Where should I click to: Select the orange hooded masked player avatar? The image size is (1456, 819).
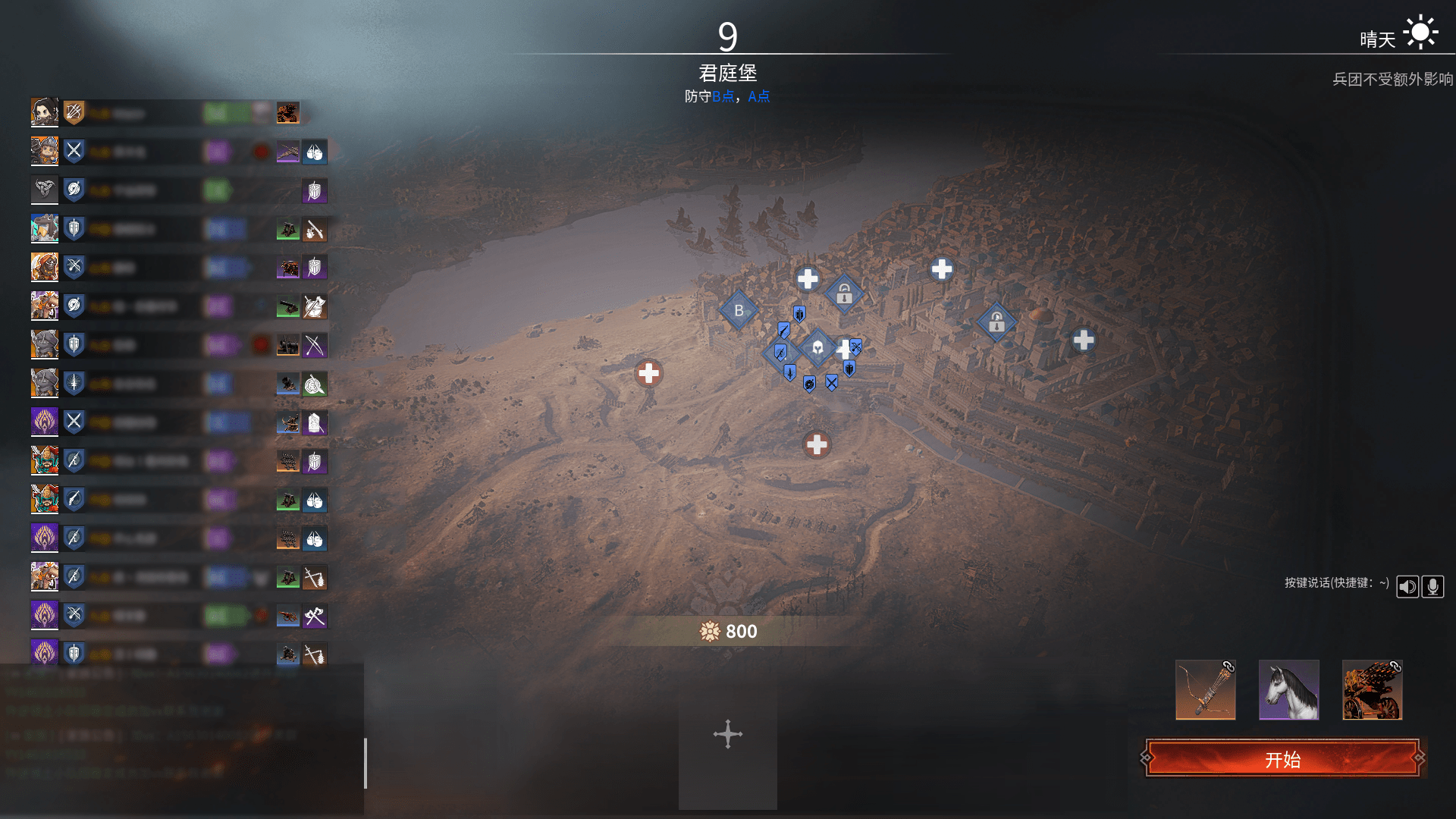45,267
